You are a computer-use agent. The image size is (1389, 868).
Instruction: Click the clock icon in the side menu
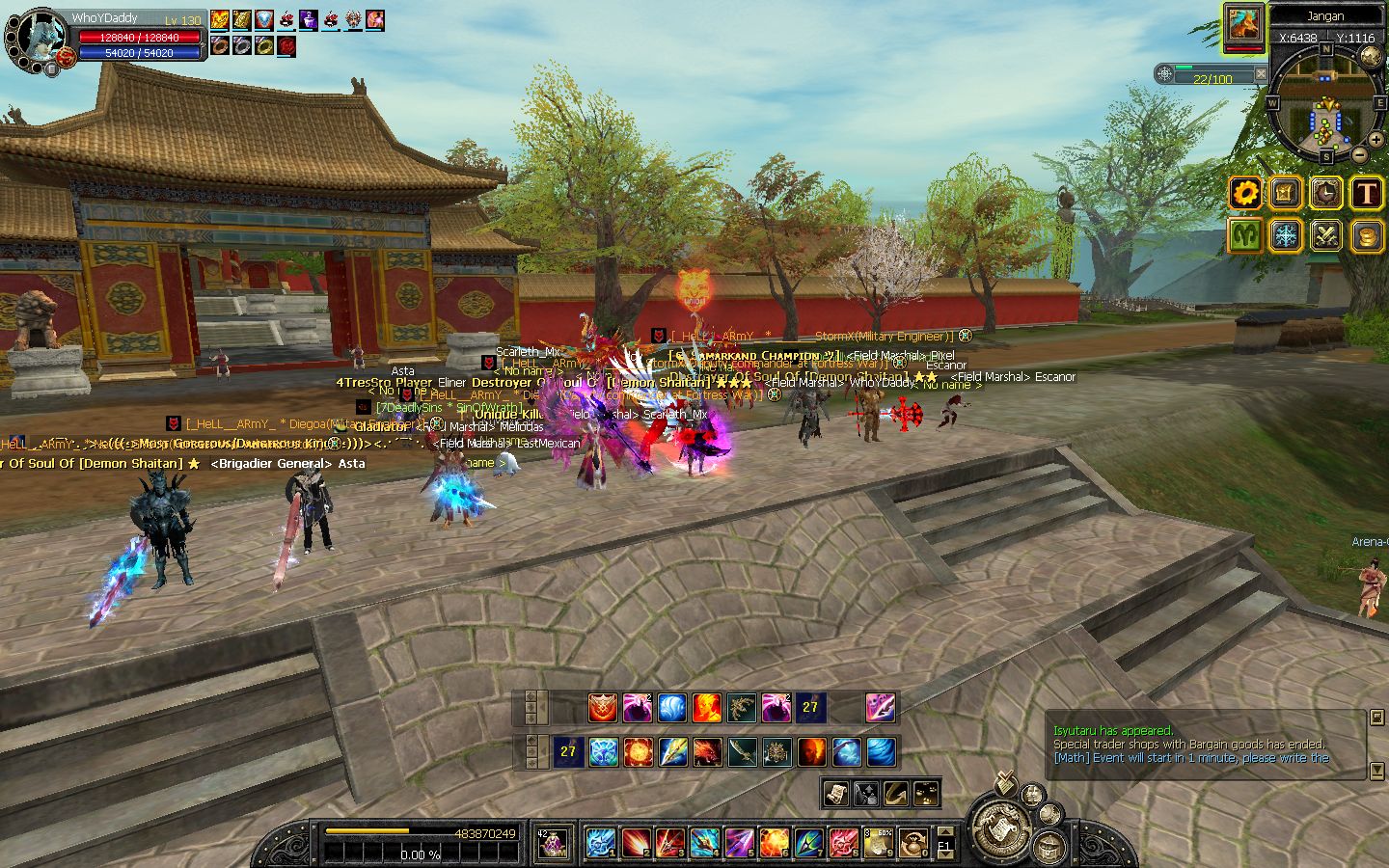click(x=1325, y=194)
